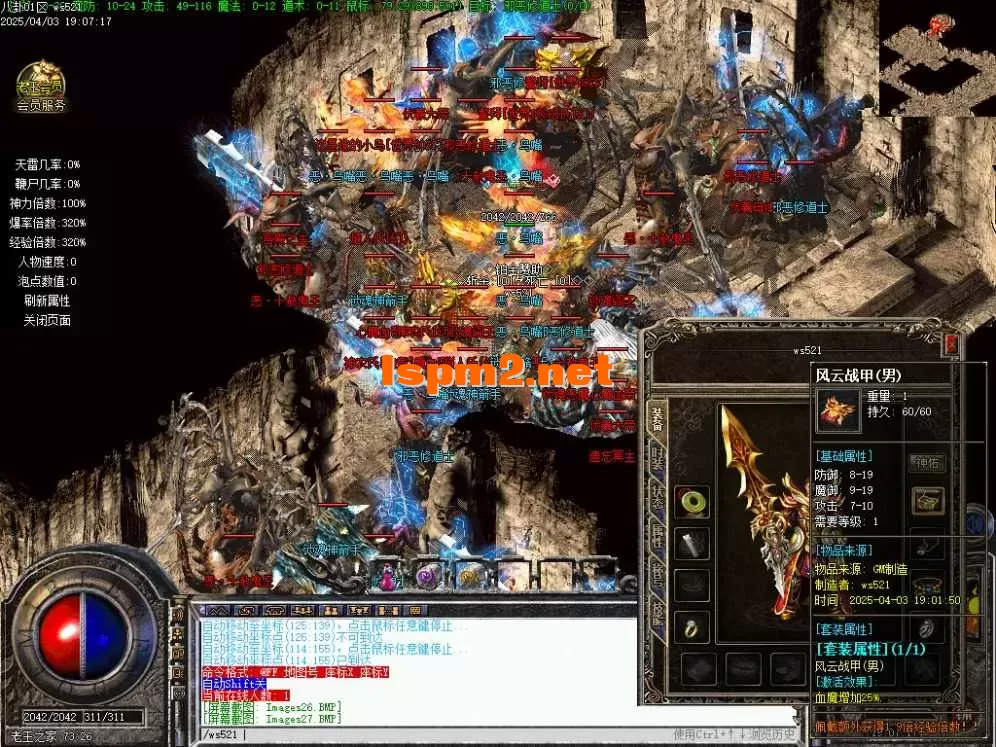This screenshot has height=747, width=996.
Task: Use the pink potion in the quick belt
Action: 388,576
